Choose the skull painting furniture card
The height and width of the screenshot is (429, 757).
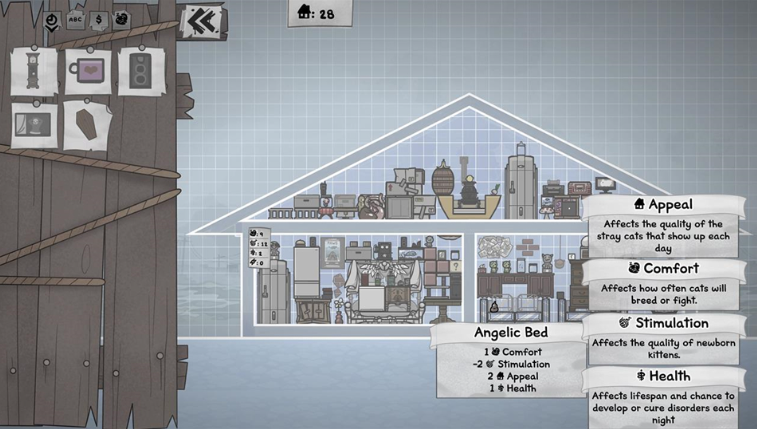pos(33,125)
